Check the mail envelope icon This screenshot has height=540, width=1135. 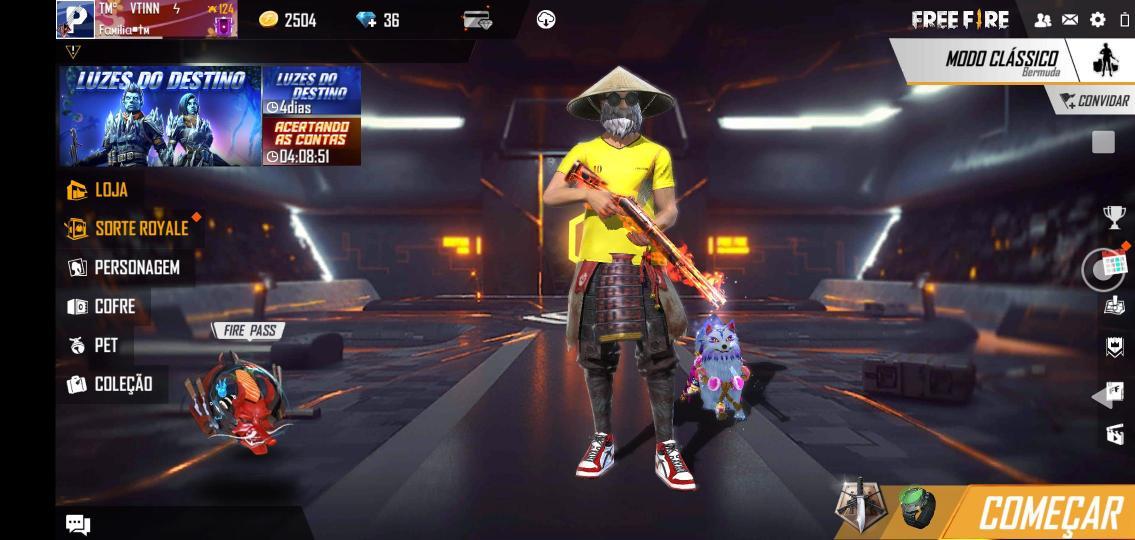[1070, 20]
